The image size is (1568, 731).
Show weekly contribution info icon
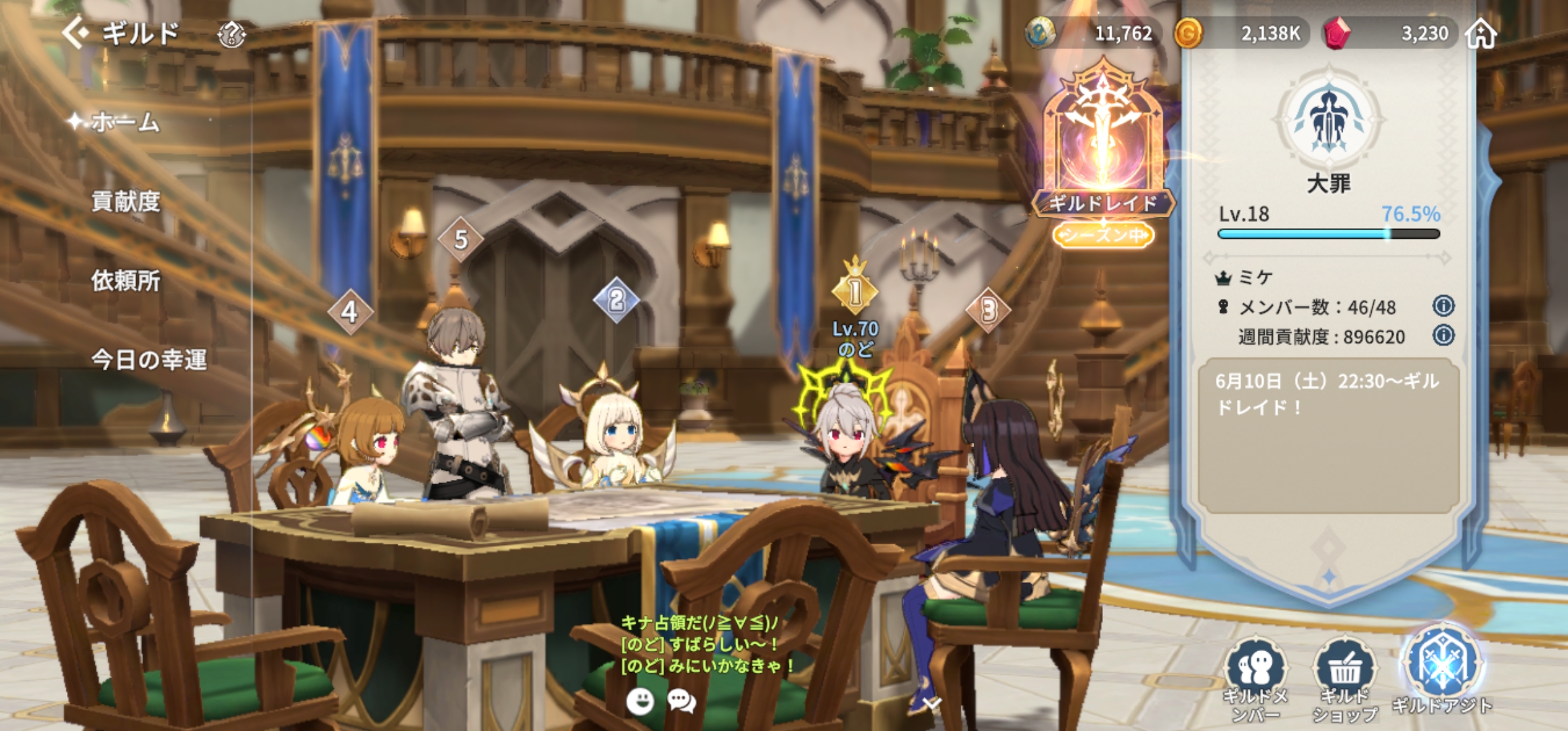point(1443,336)
